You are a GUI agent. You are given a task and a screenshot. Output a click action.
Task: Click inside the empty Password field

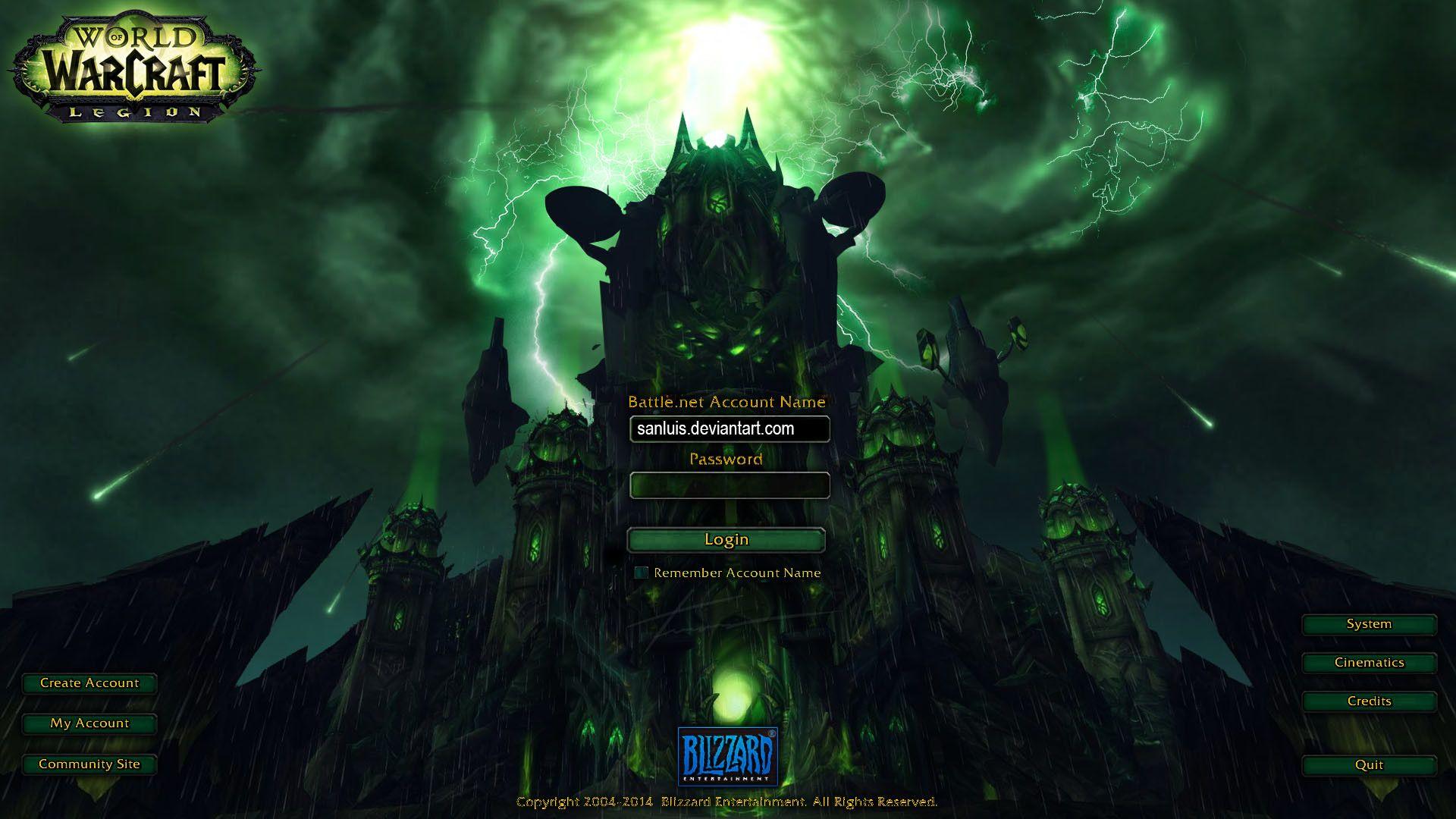[x=729, y=485]
